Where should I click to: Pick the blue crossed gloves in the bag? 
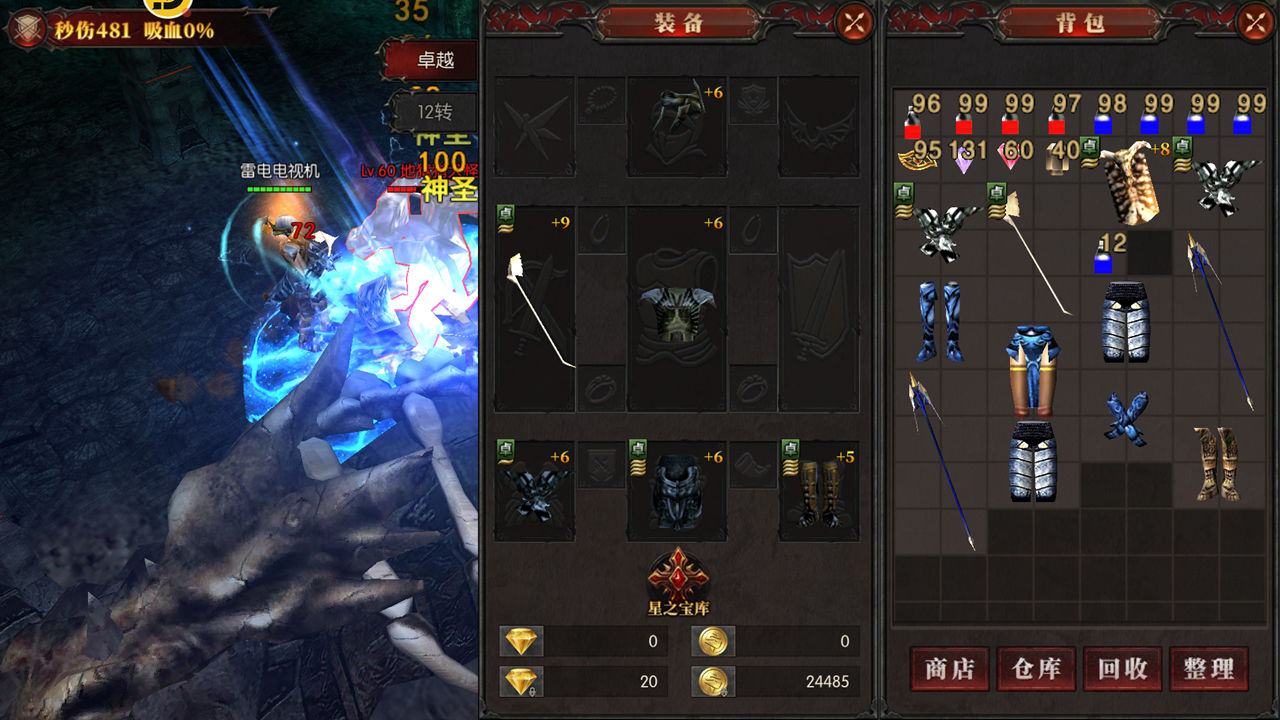[1126, 417]
